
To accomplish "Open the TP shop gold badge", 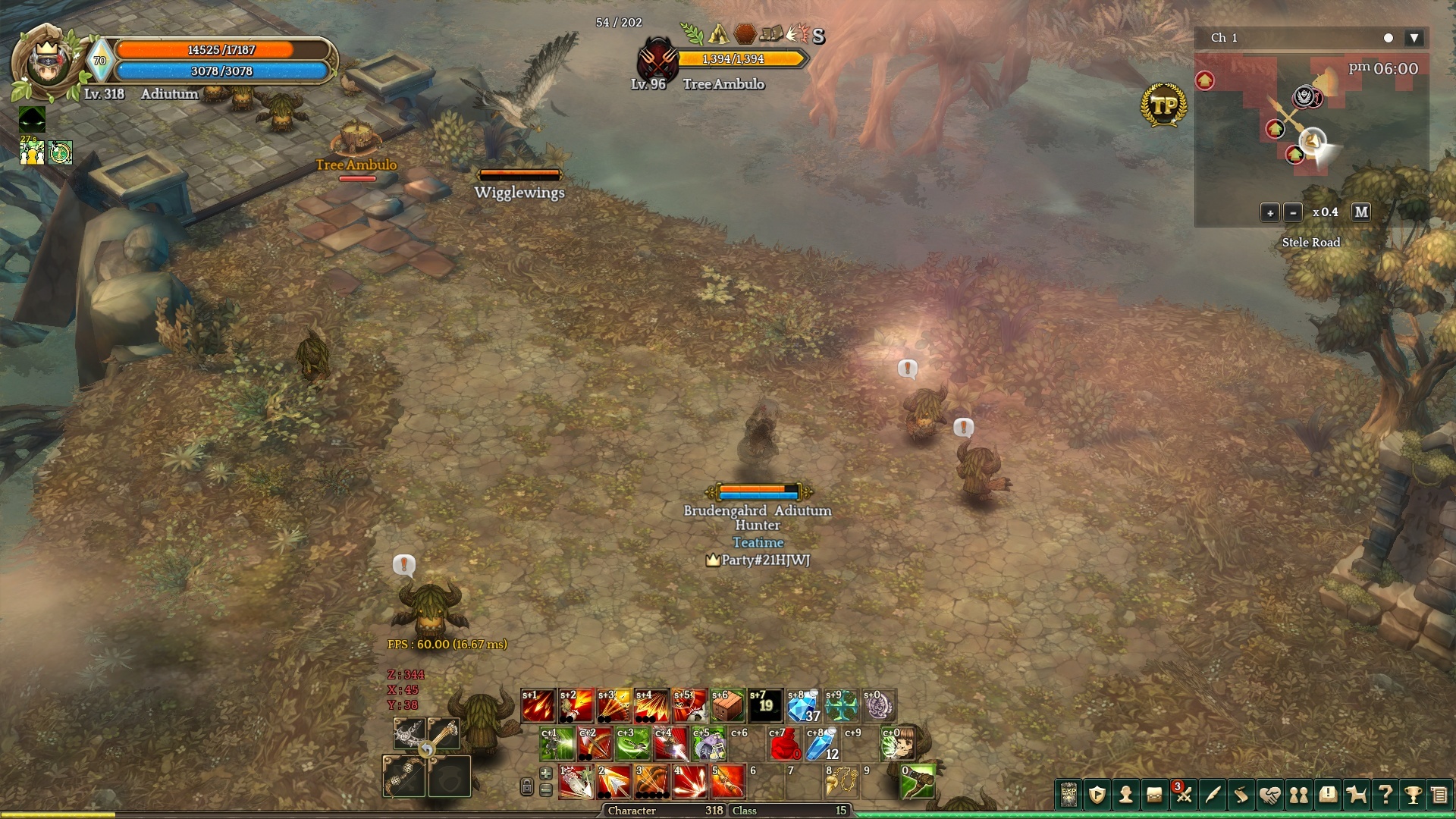I will coord(1163,105).
